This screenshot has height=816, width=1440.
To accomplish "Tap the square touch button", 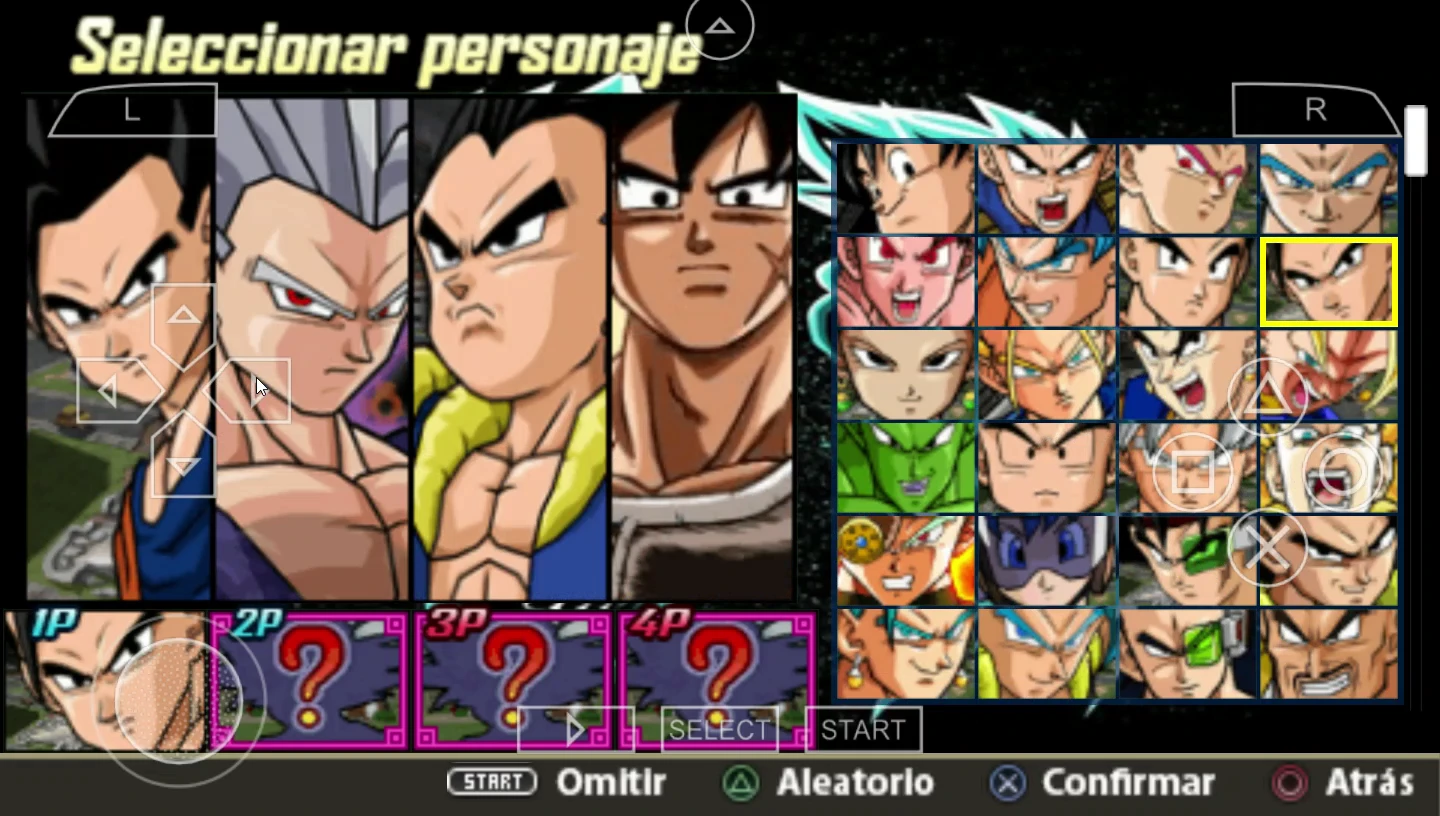I will tap(1192, 472).
